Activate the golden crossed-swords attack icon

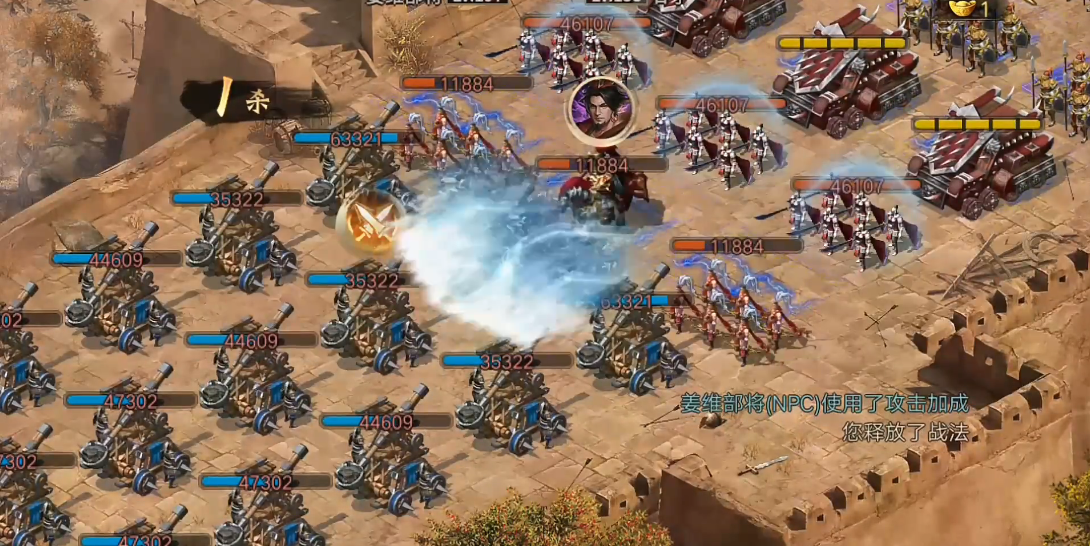(x=369, y=224)
